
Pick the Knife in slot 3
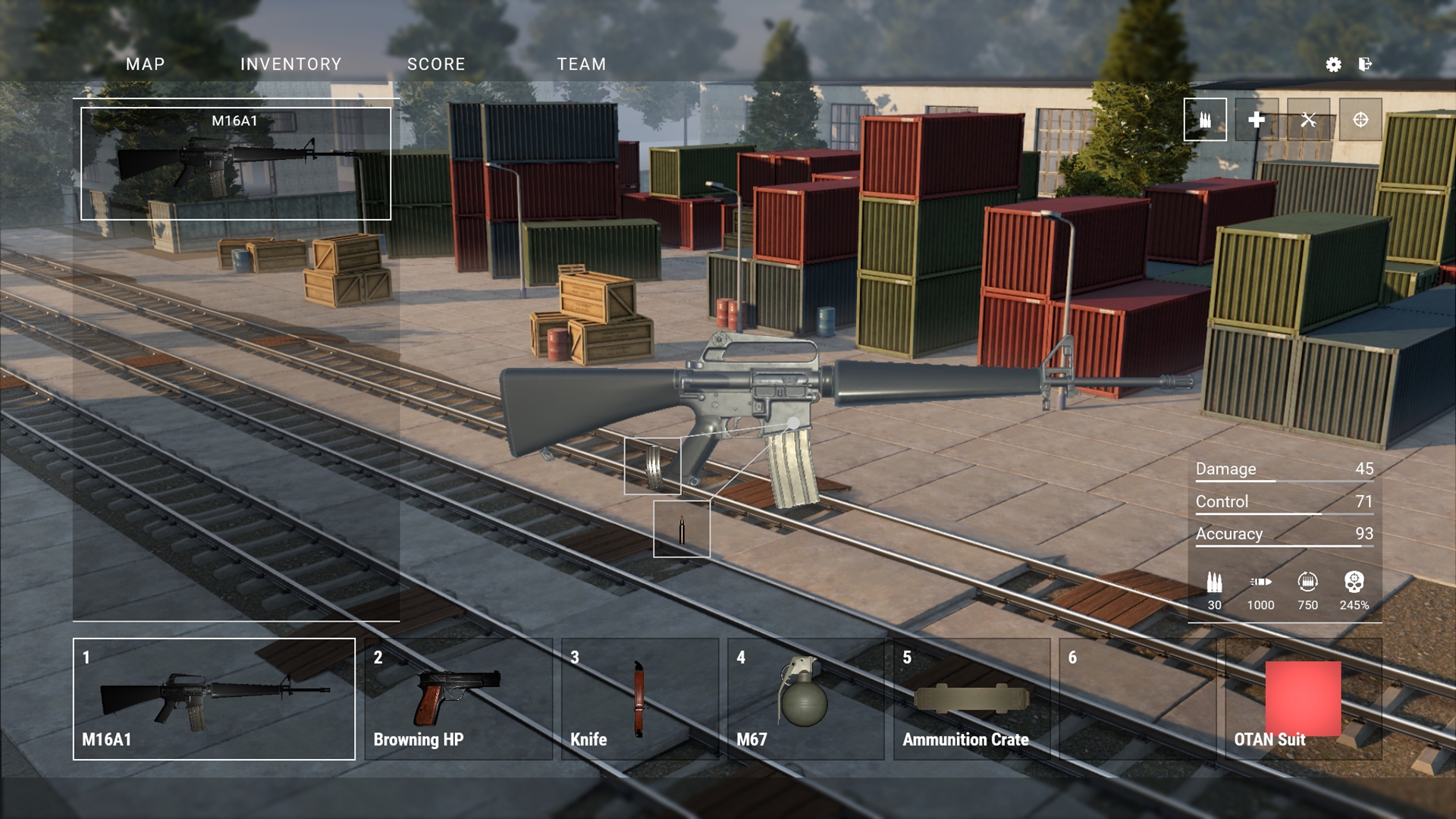pos(639,698)
